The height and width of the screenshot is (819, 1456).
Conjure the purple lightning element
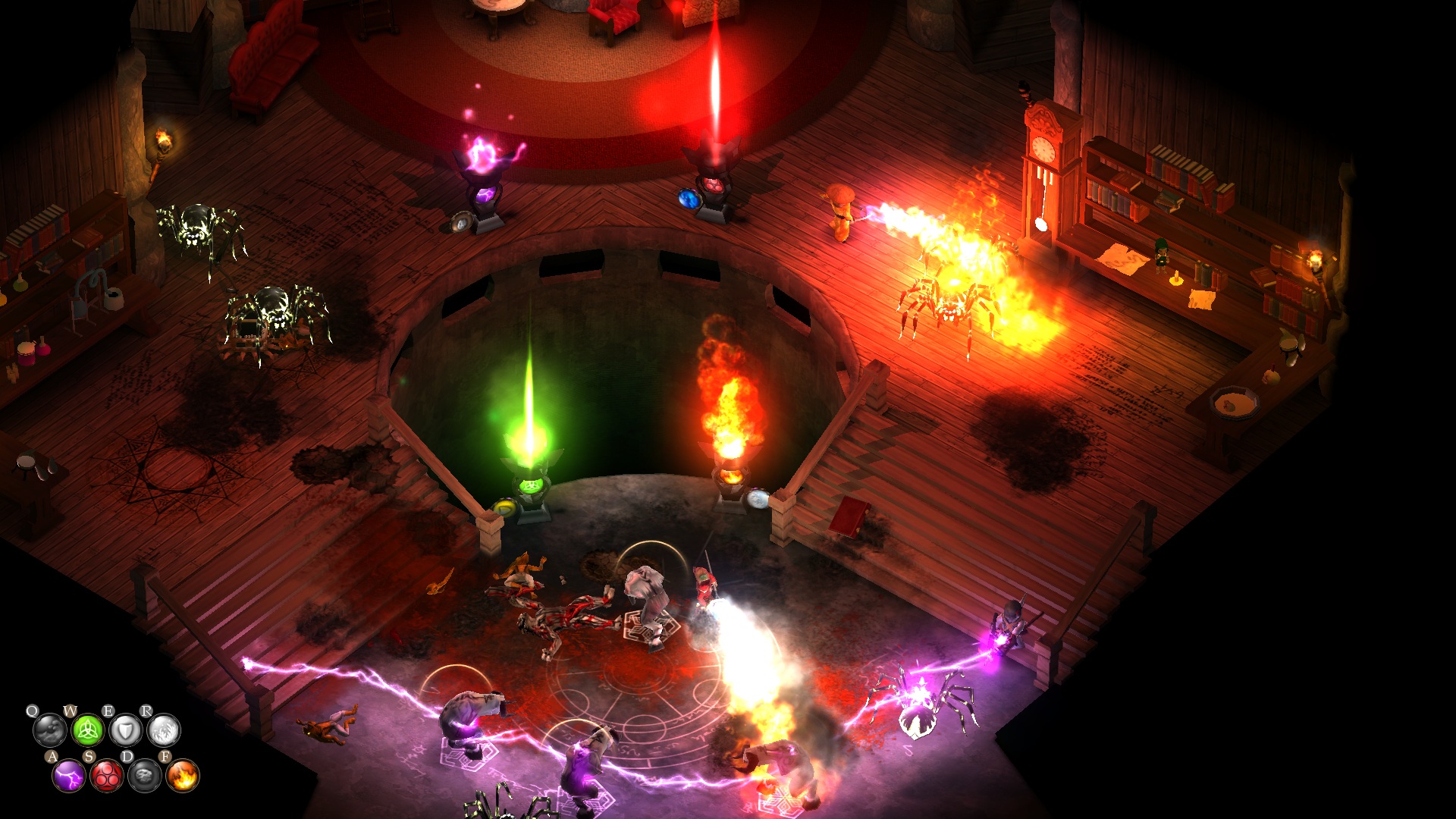[68, 776]
